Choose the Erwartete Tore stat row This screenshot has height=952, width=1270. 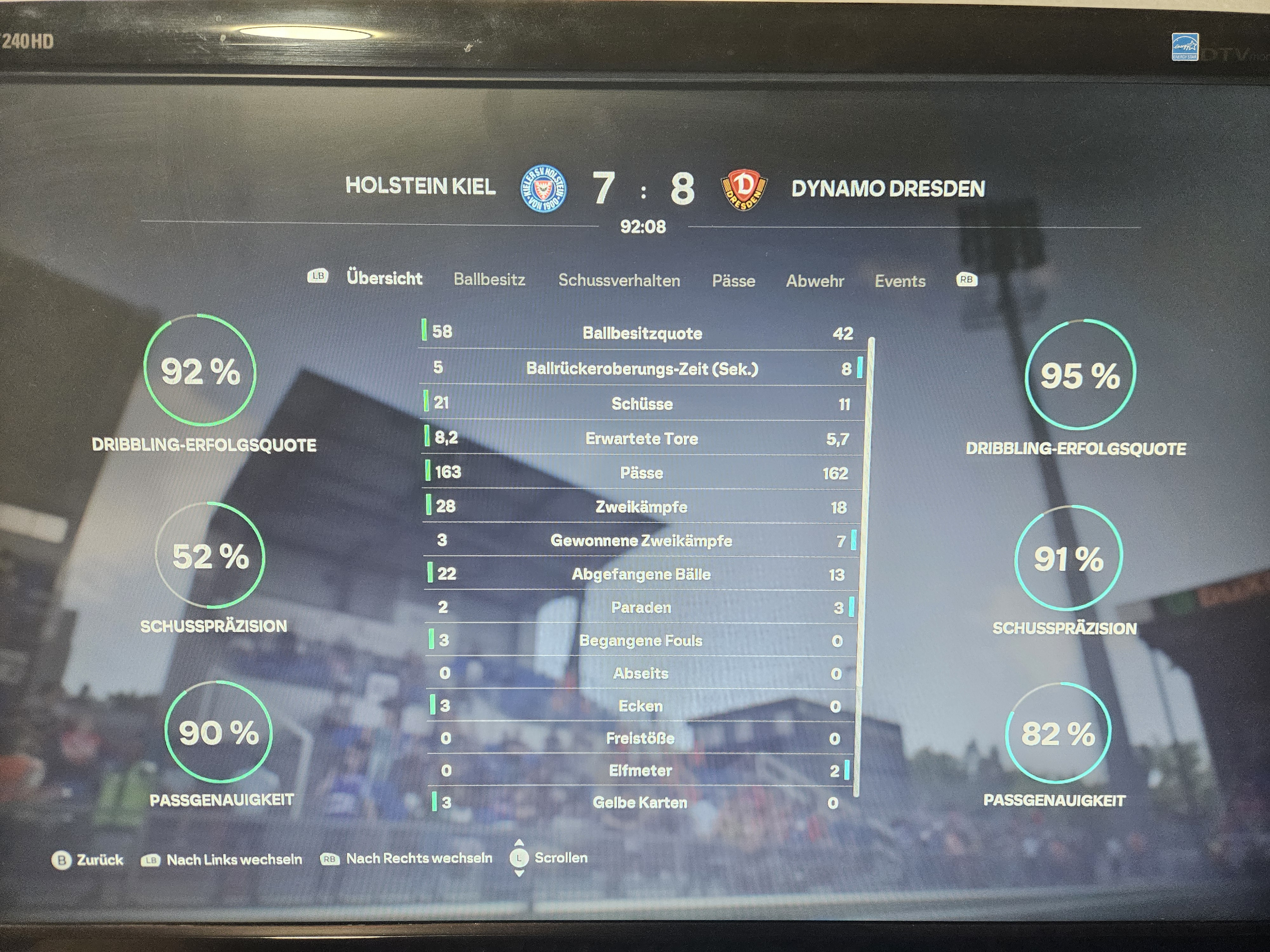coord(641,439)
